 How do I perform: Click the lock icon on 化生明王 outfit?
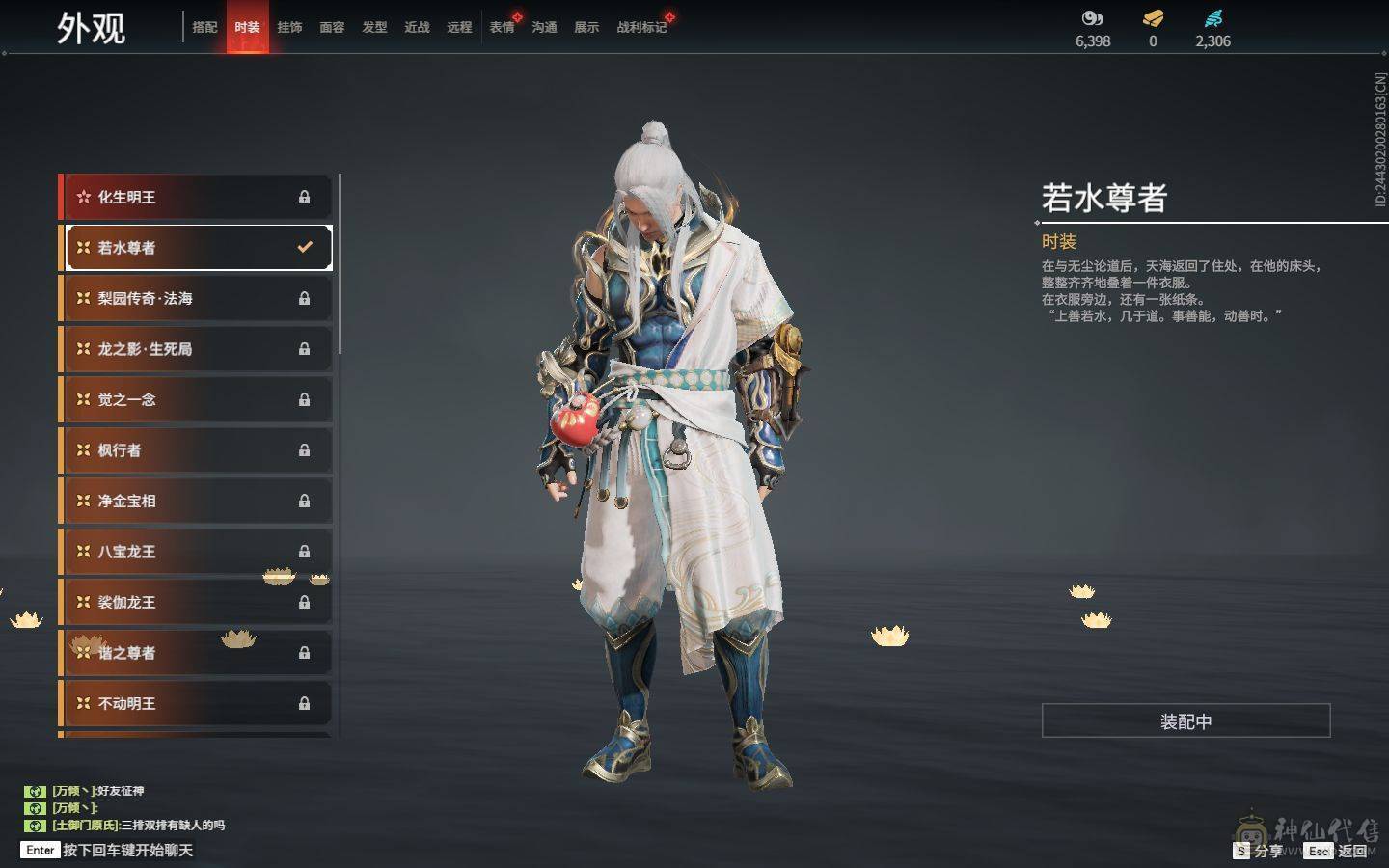point(305,197)
